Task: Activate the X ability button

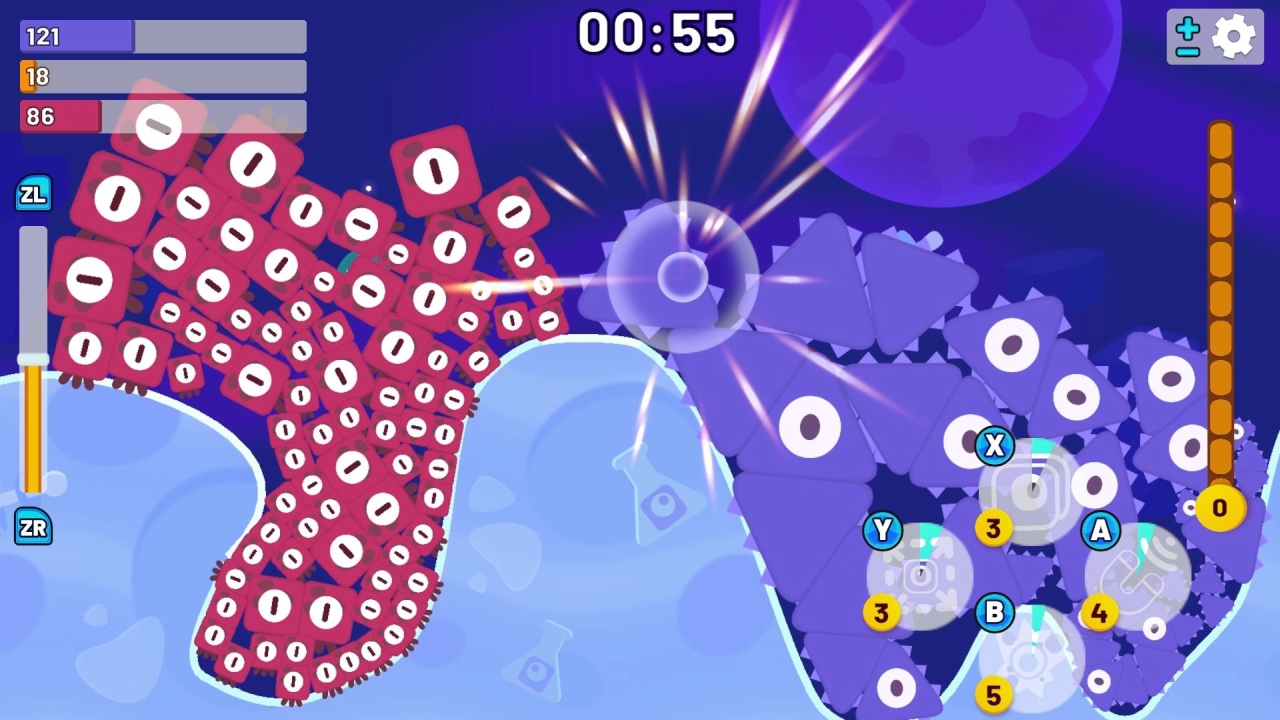Action: (994, 446)
